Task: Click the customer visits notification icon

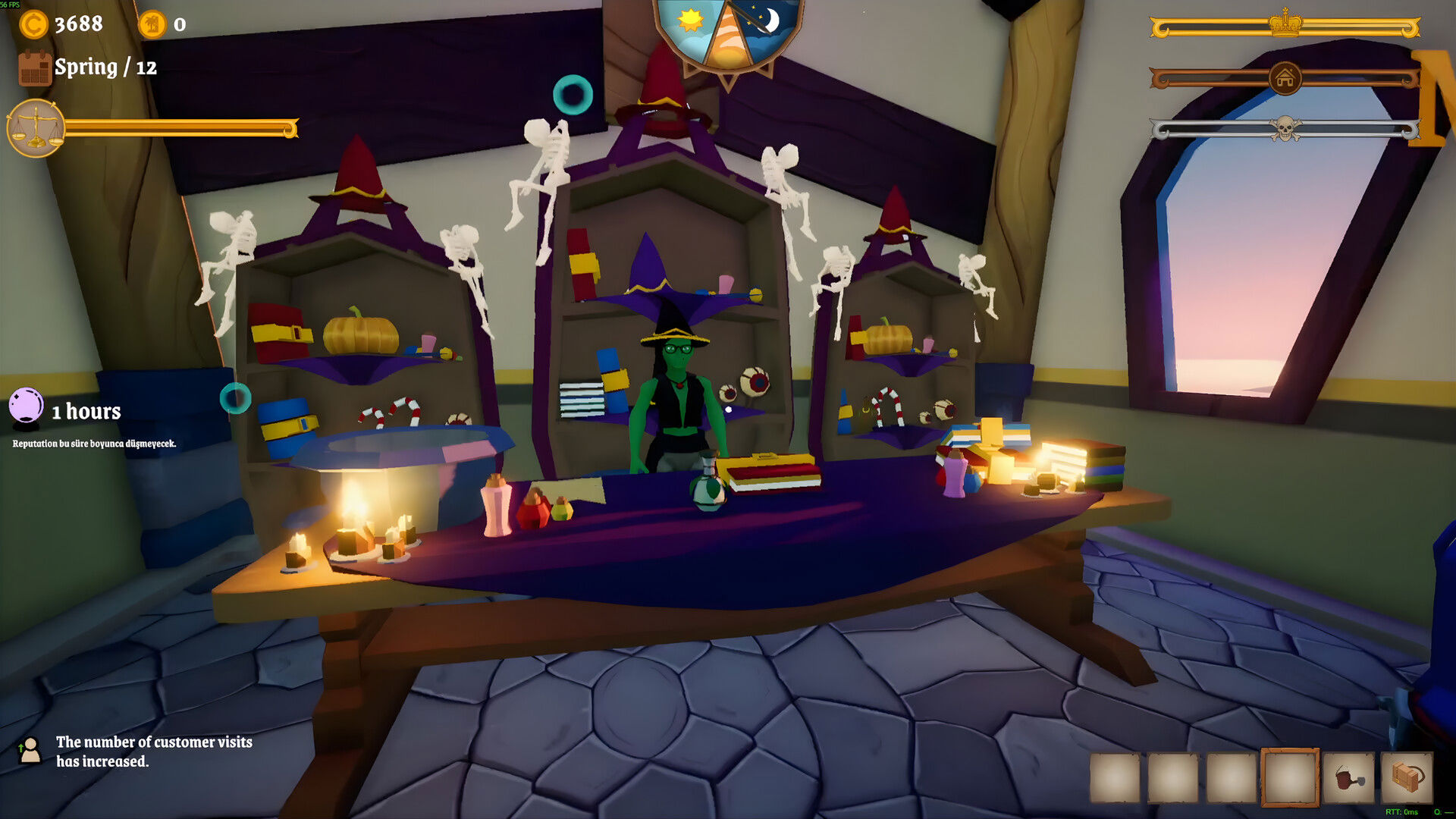Action: coord(30,751)
